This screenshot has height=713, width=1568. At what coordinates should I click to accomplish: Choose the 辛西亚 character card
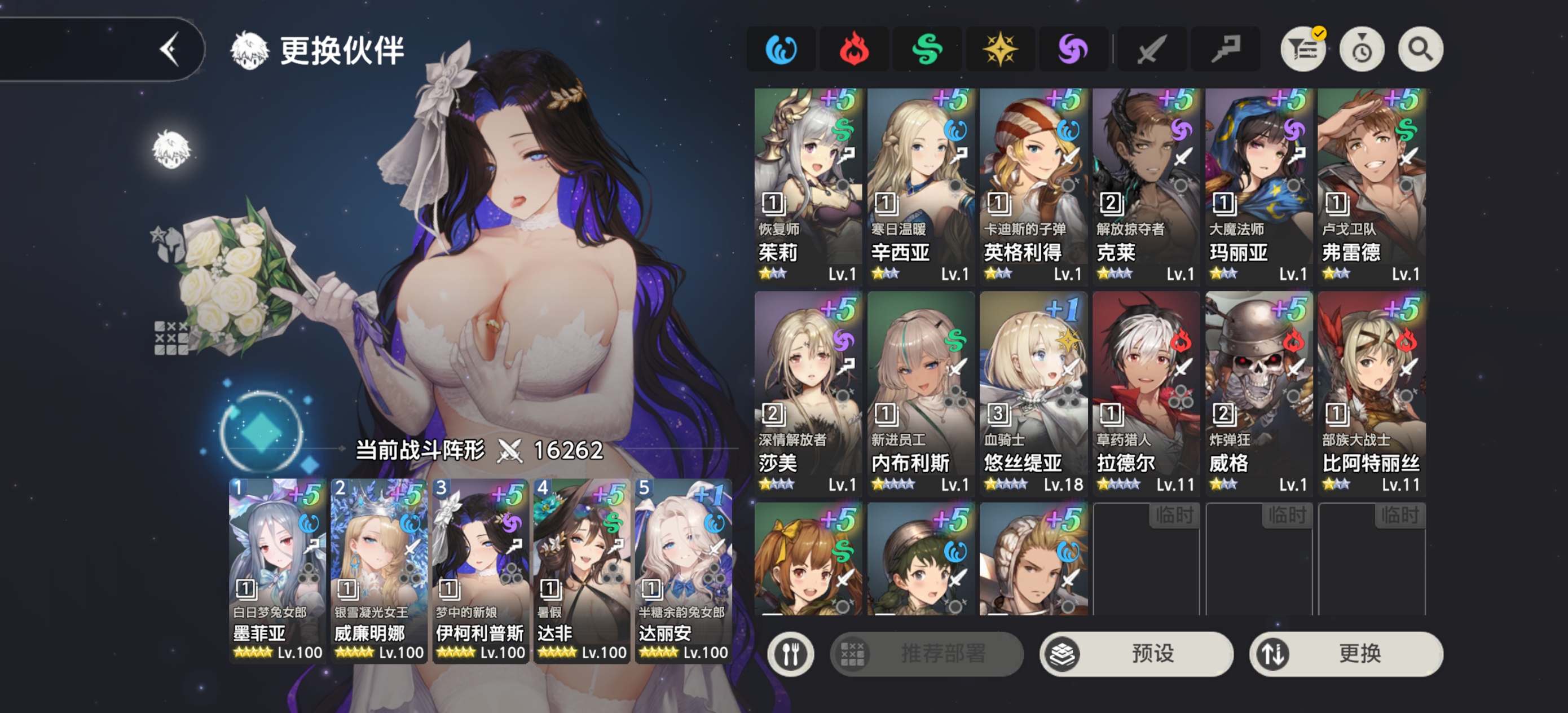pos(920,186)
